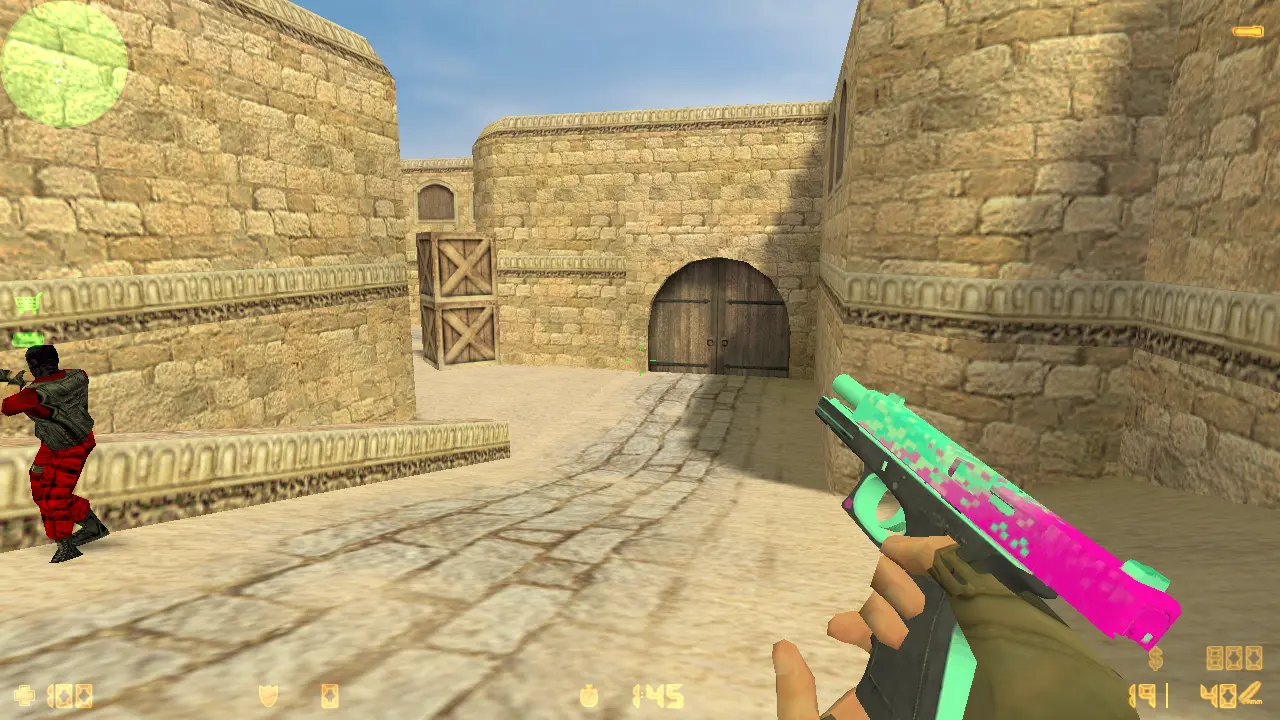This screenshot has width=1280, height=720.
Task: Click the reserve ammo count 40
Action: (x=1216, y=694)
